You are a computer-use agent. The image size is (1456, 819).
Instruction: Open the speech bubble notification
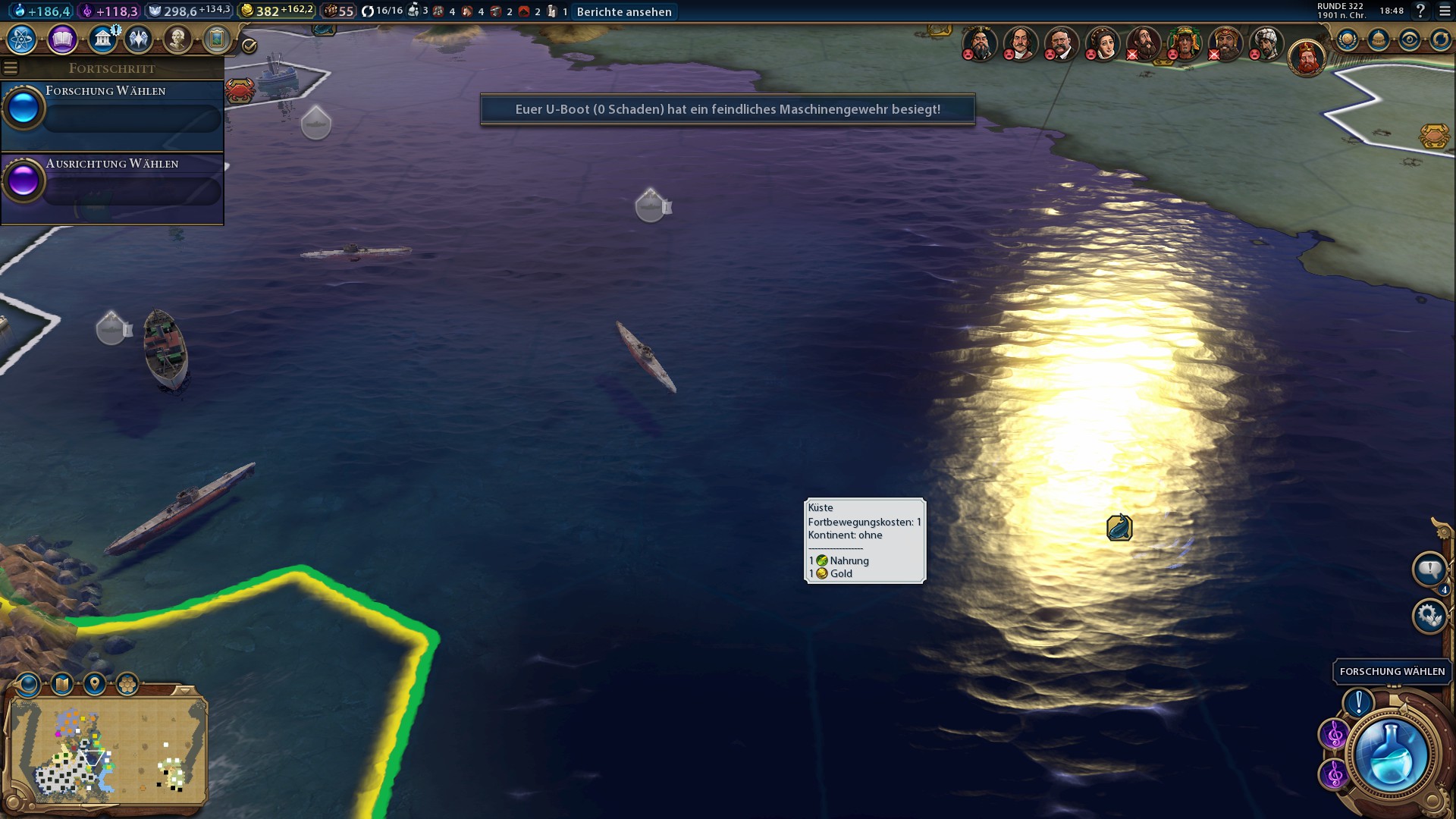1429,569
